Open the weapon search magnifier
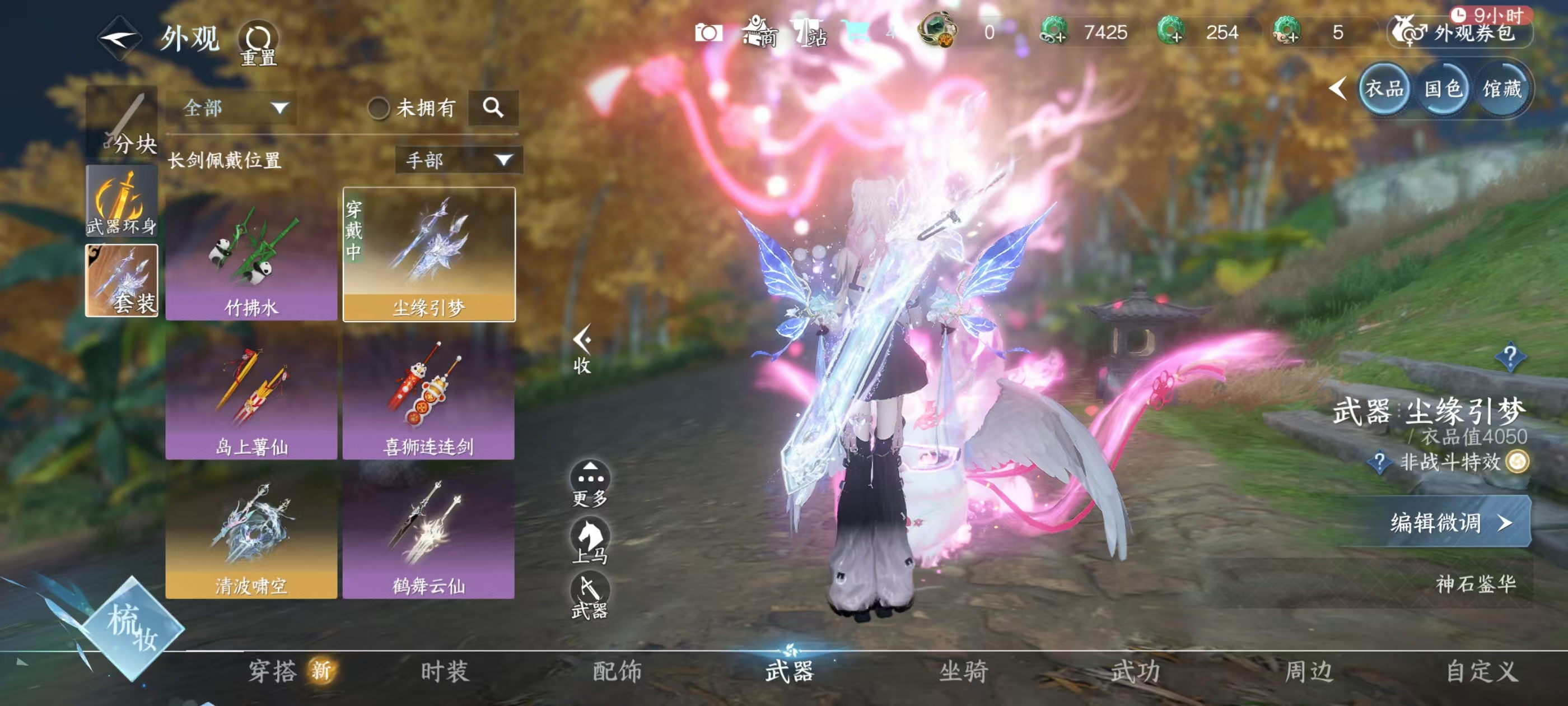1568x706 pixels. (x=493, y=108)
